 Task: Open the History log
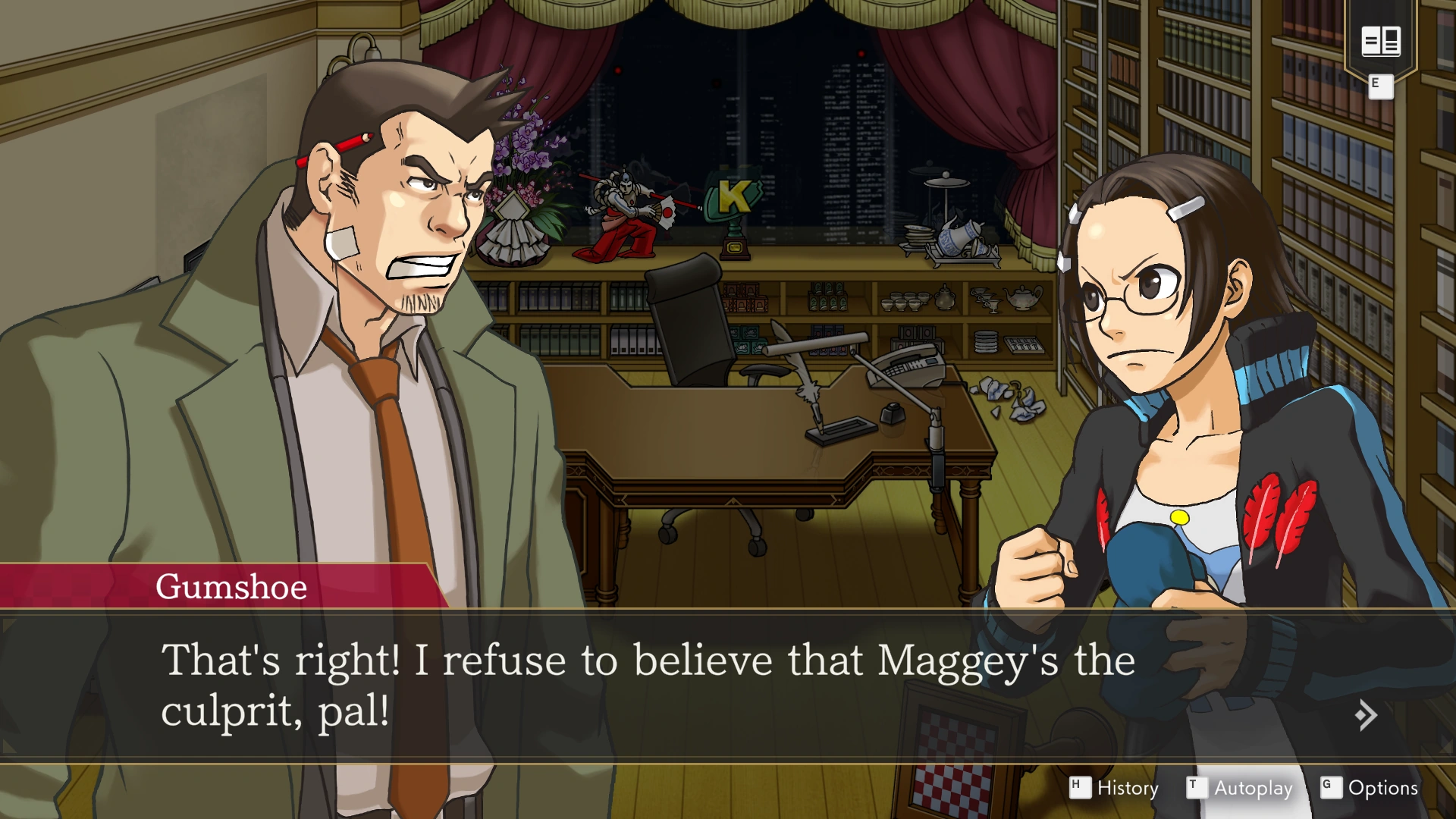click(x=1115, y=788)
